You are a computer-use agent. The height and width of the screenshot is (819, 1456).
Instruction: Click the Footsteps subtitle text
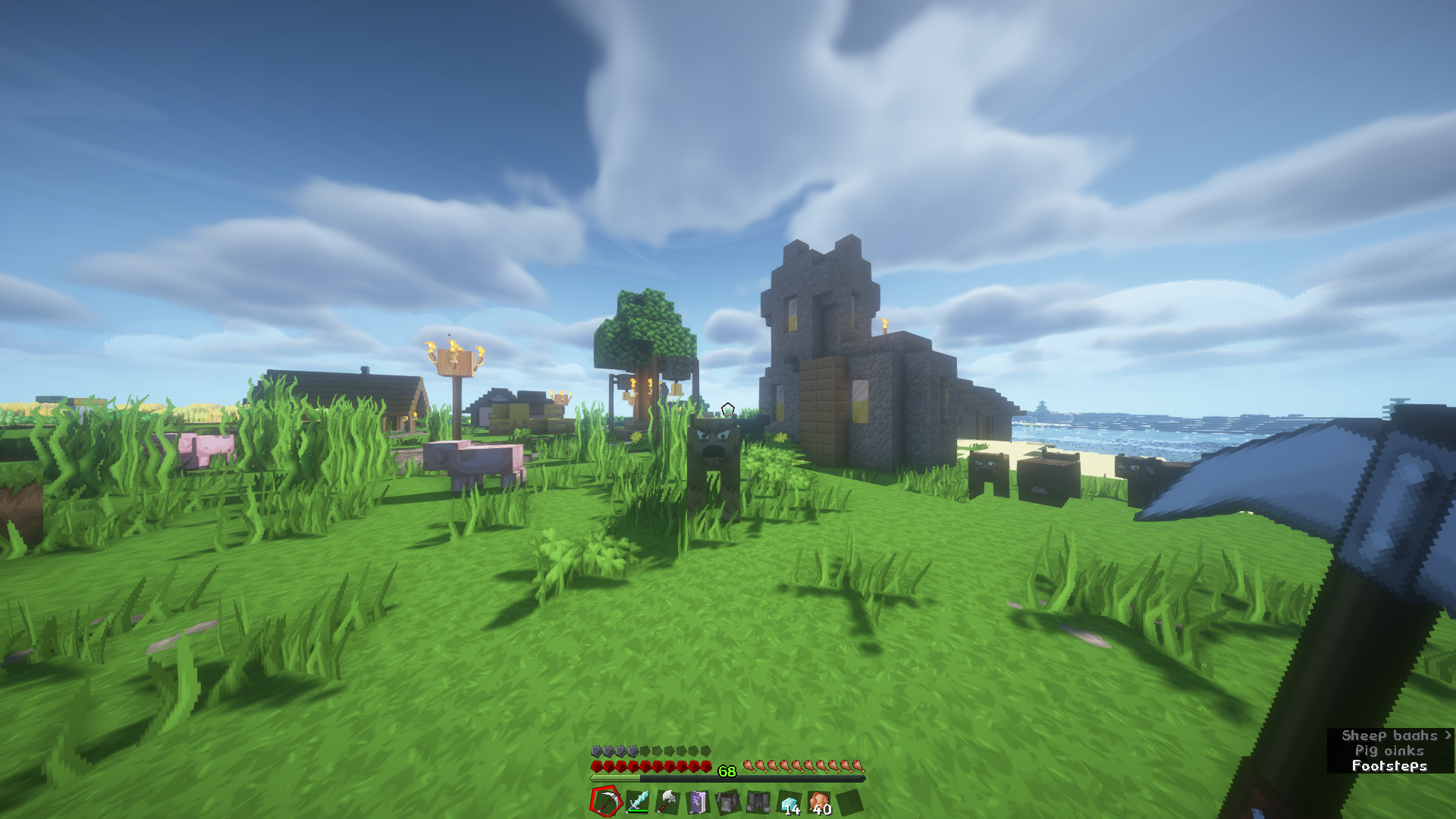(1389, 765)
